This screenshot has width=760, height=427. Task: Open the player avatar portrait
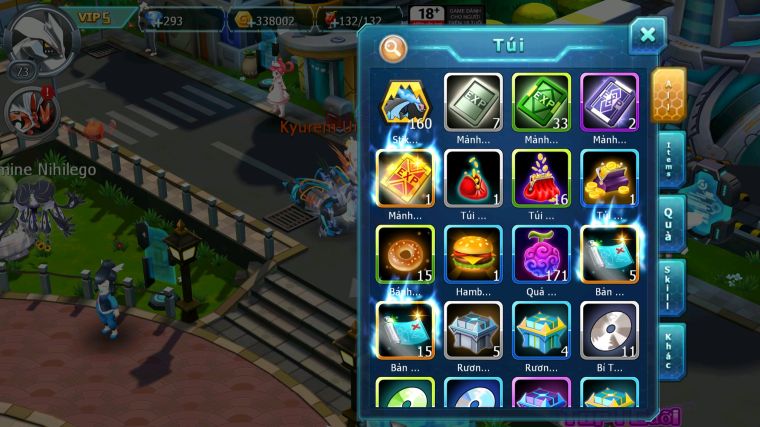(x=37, y=35)
